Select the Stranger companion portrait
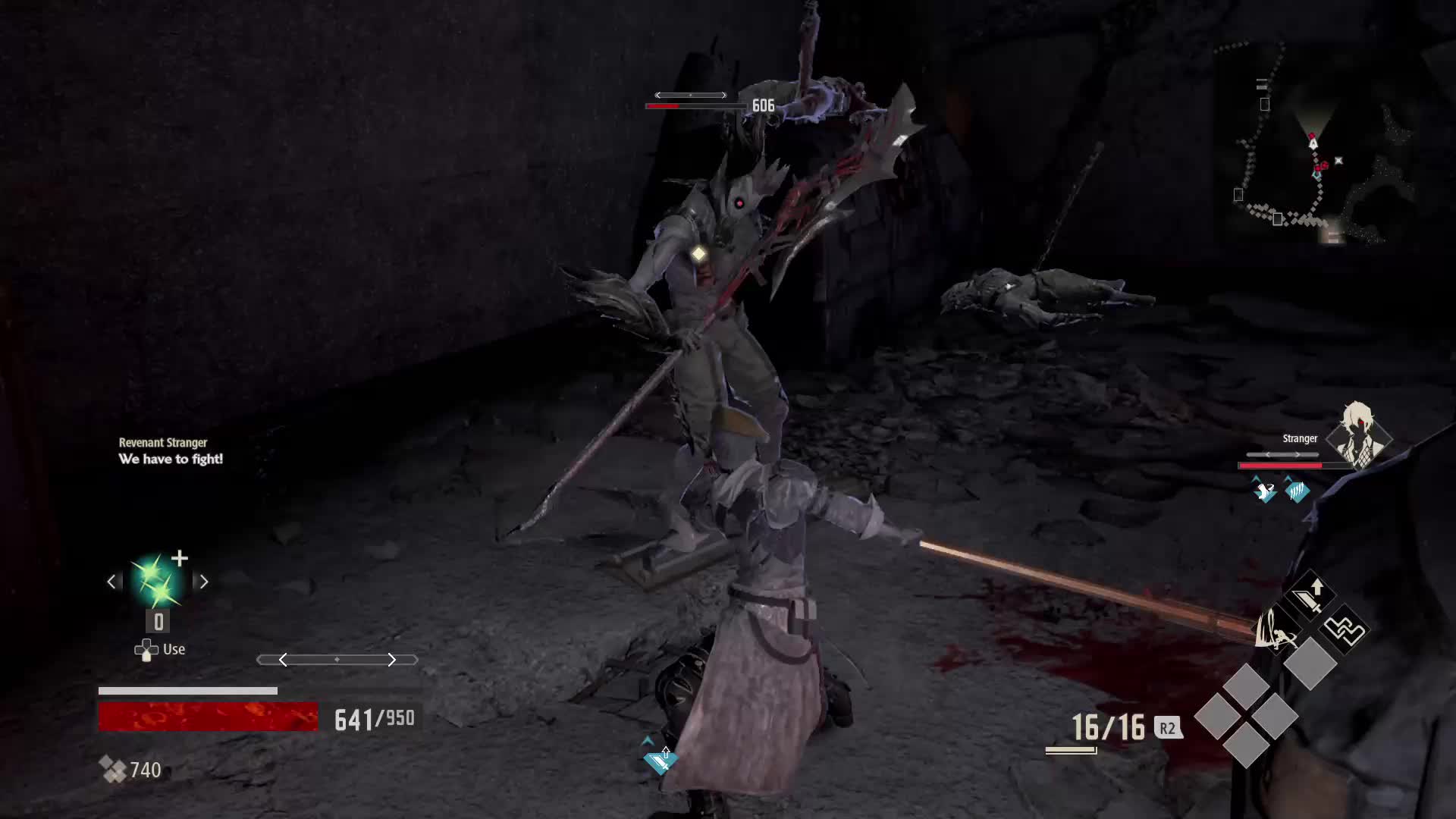The height and width of the screenshot is (819, 1456). (1357, 436)
